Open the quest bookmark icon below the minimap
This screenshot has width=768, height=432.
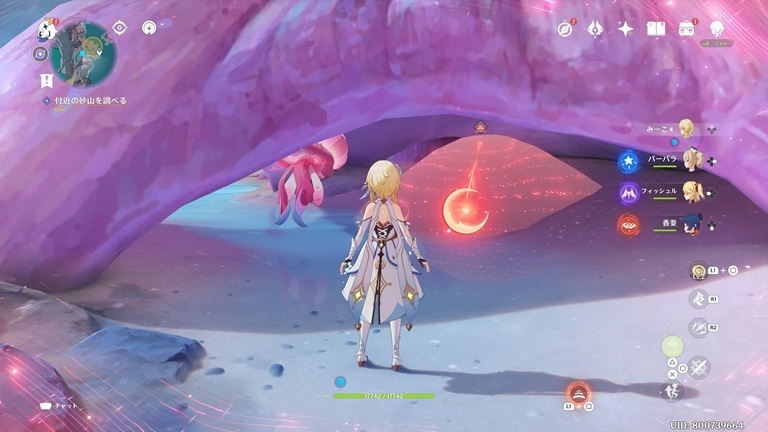pyautogui.click(x=46, y=78)
